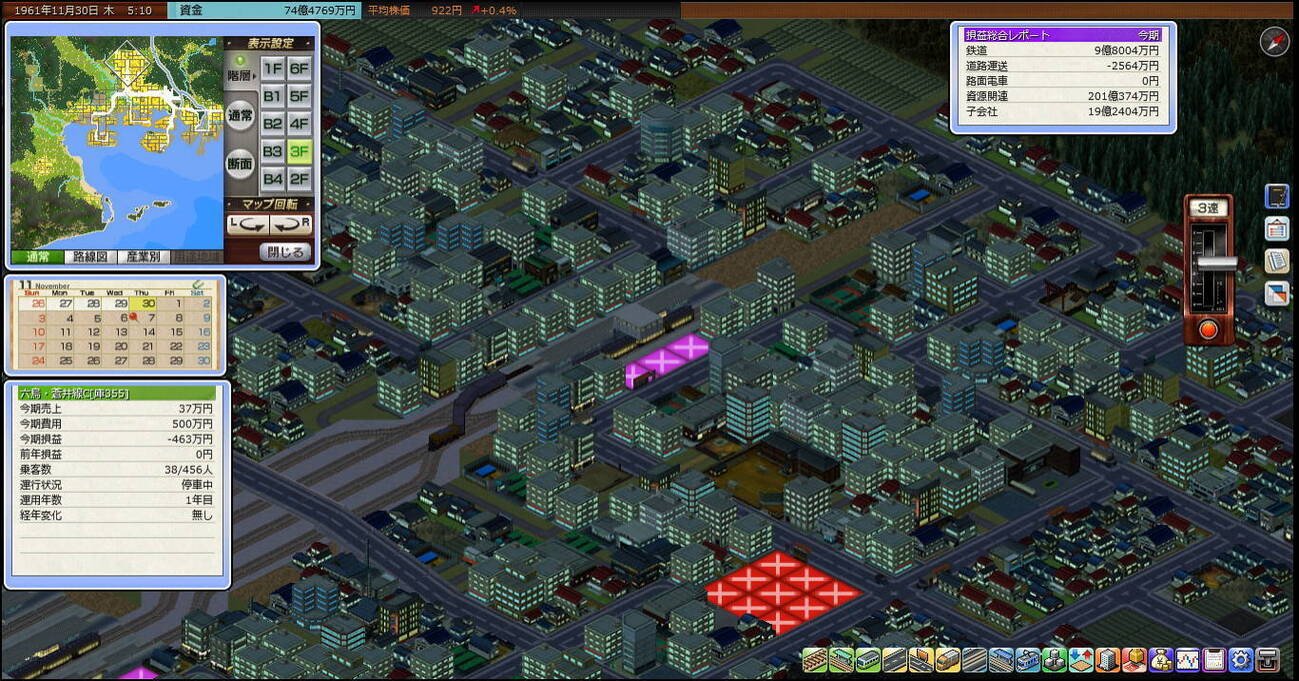Switch minimap to 路線図 tab
Screen dimensions: 1299x681
pos(90,257)
